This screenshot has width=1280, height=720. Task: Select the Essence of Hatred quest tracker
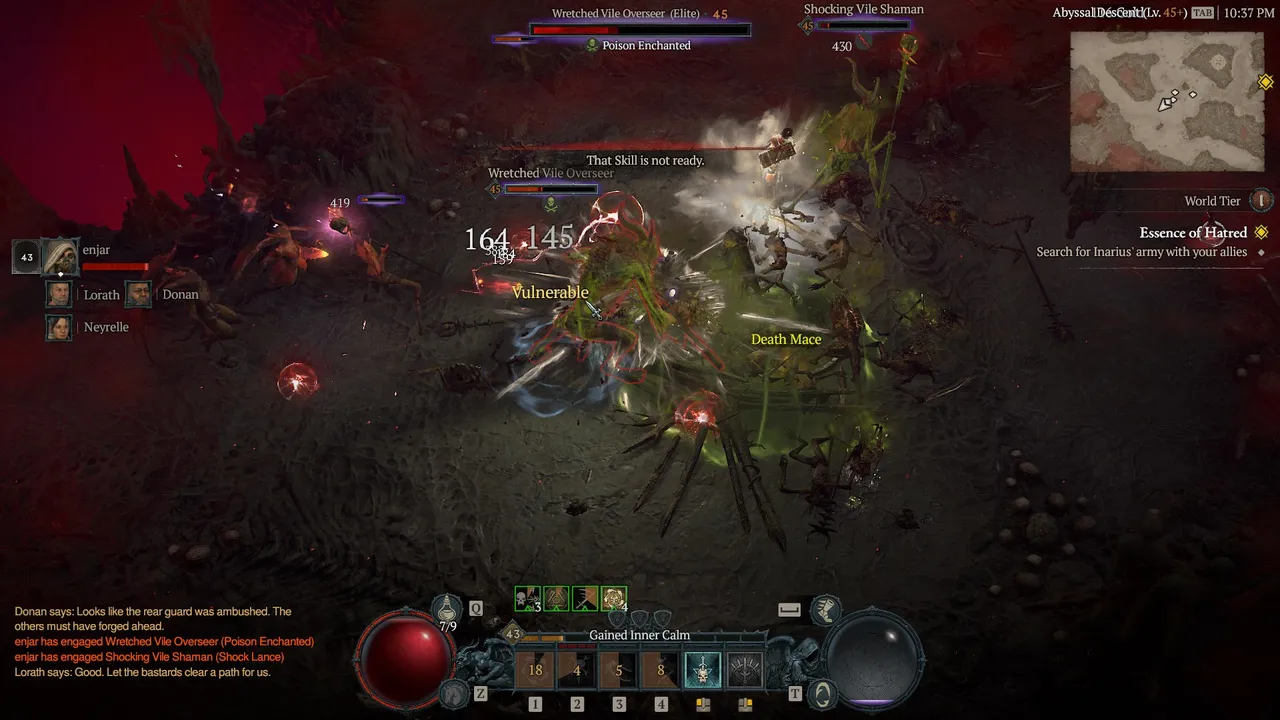(1192, 233)
